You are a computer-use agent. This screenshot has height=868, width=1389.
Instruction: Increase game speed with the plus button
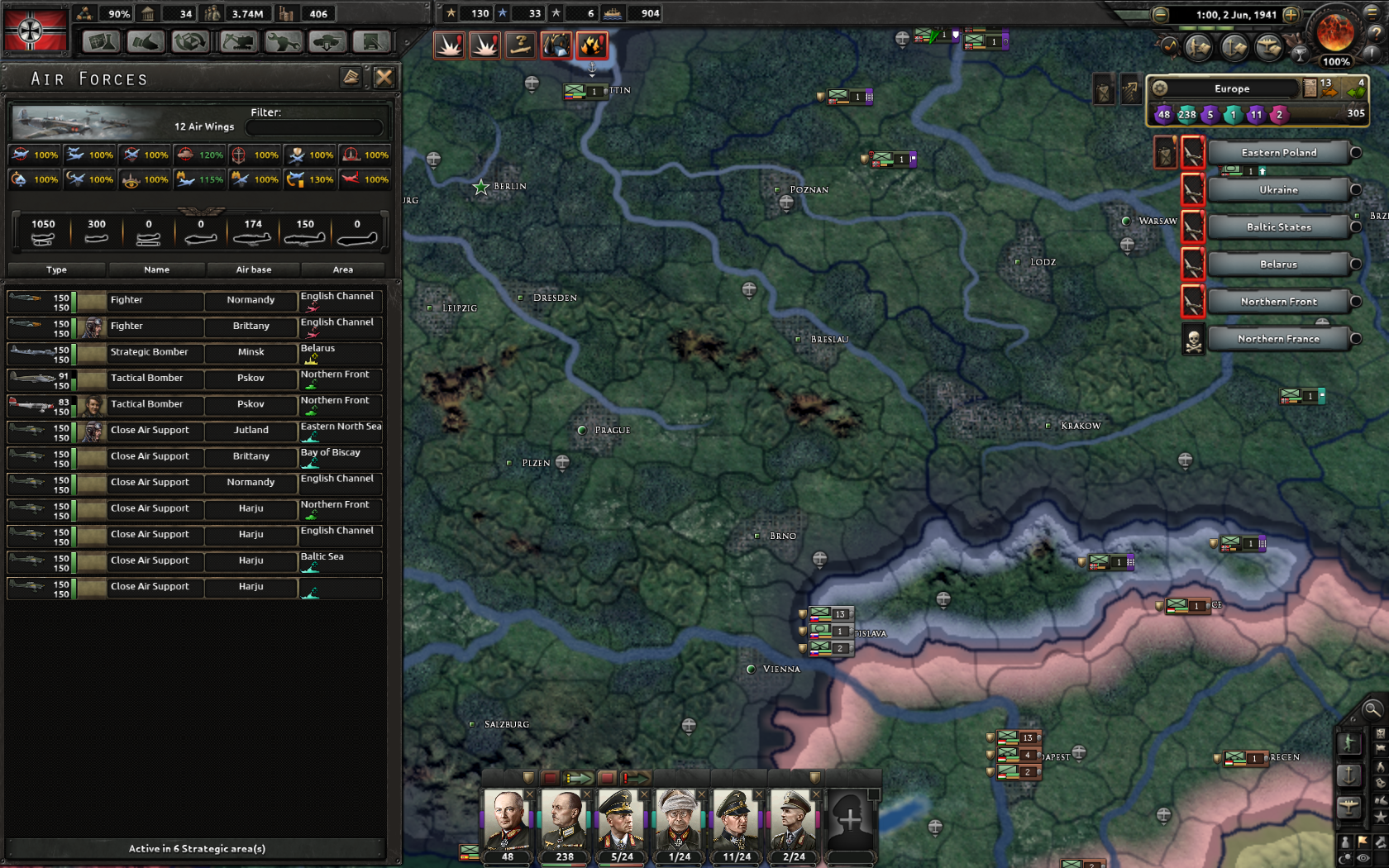tap(1291, 15)
